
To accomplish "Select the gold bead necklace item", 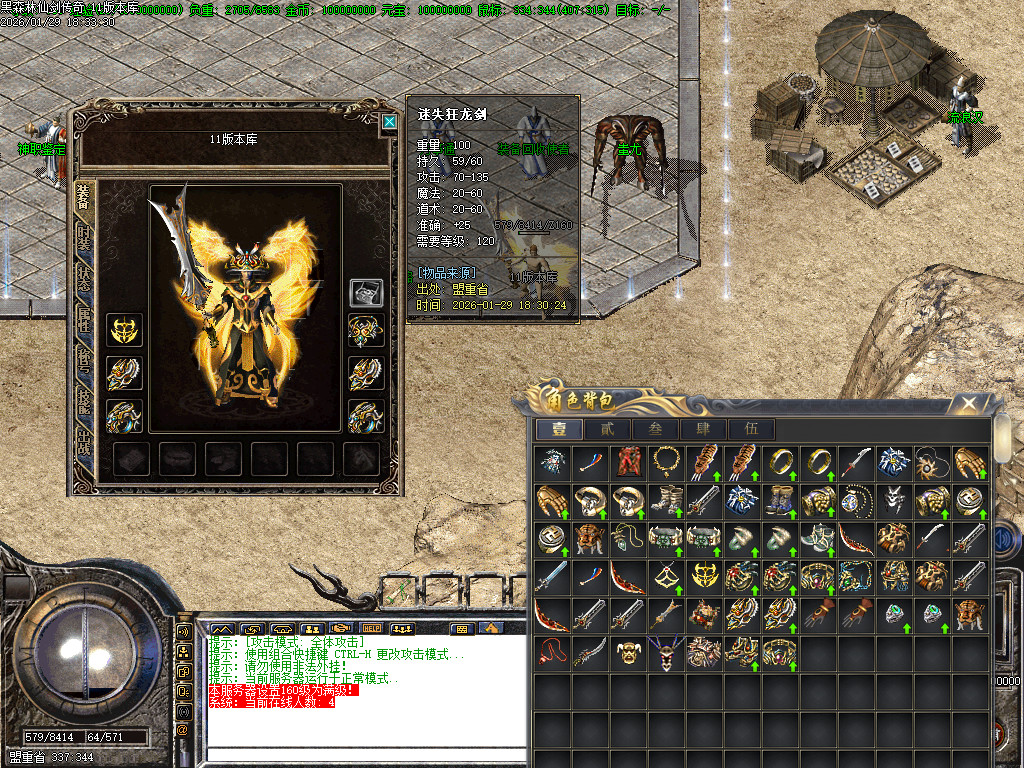I will point(665,462).
